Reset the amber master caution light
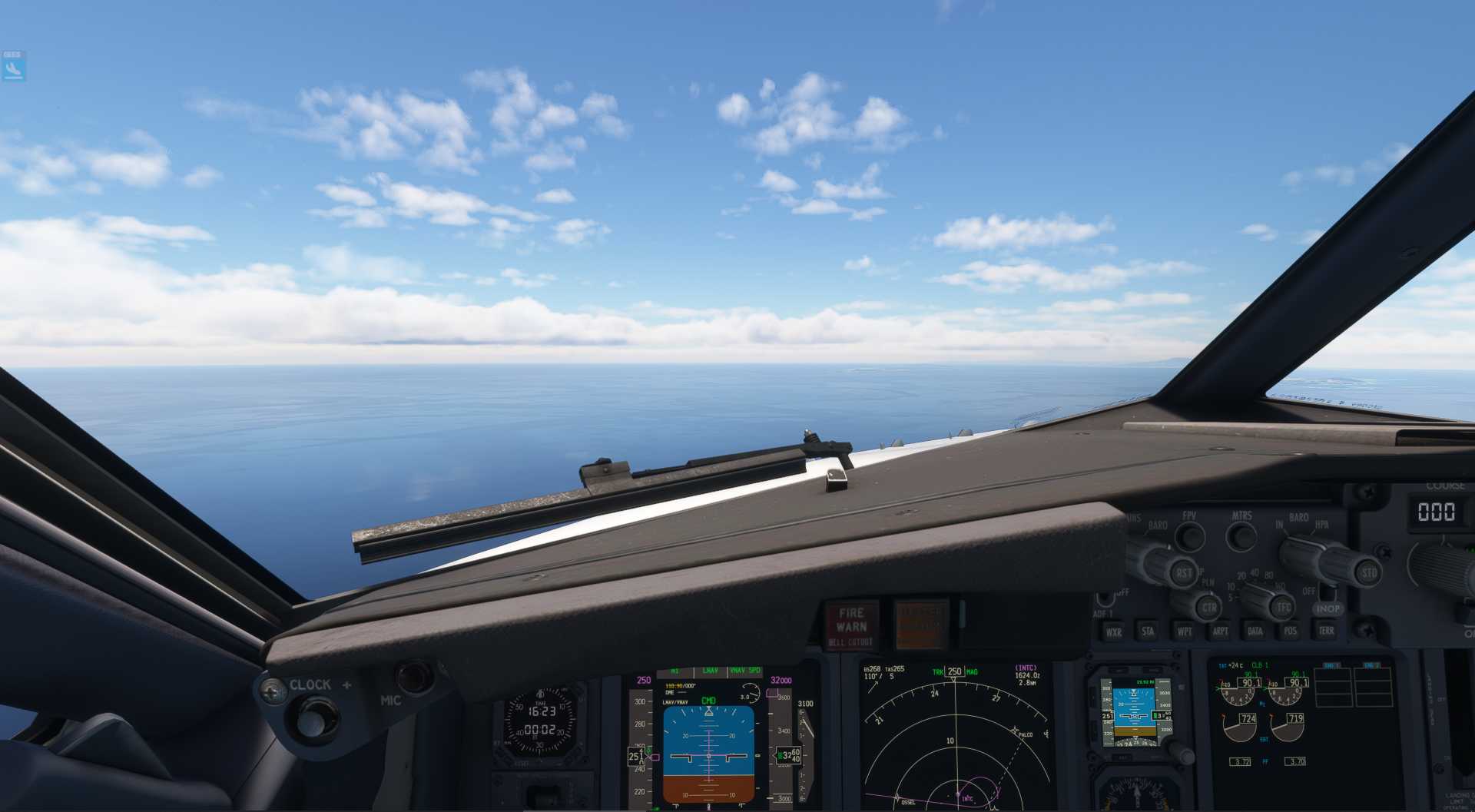Viewport: 1475px width, 812px height. pyautogui.click(x=921, y=624)
